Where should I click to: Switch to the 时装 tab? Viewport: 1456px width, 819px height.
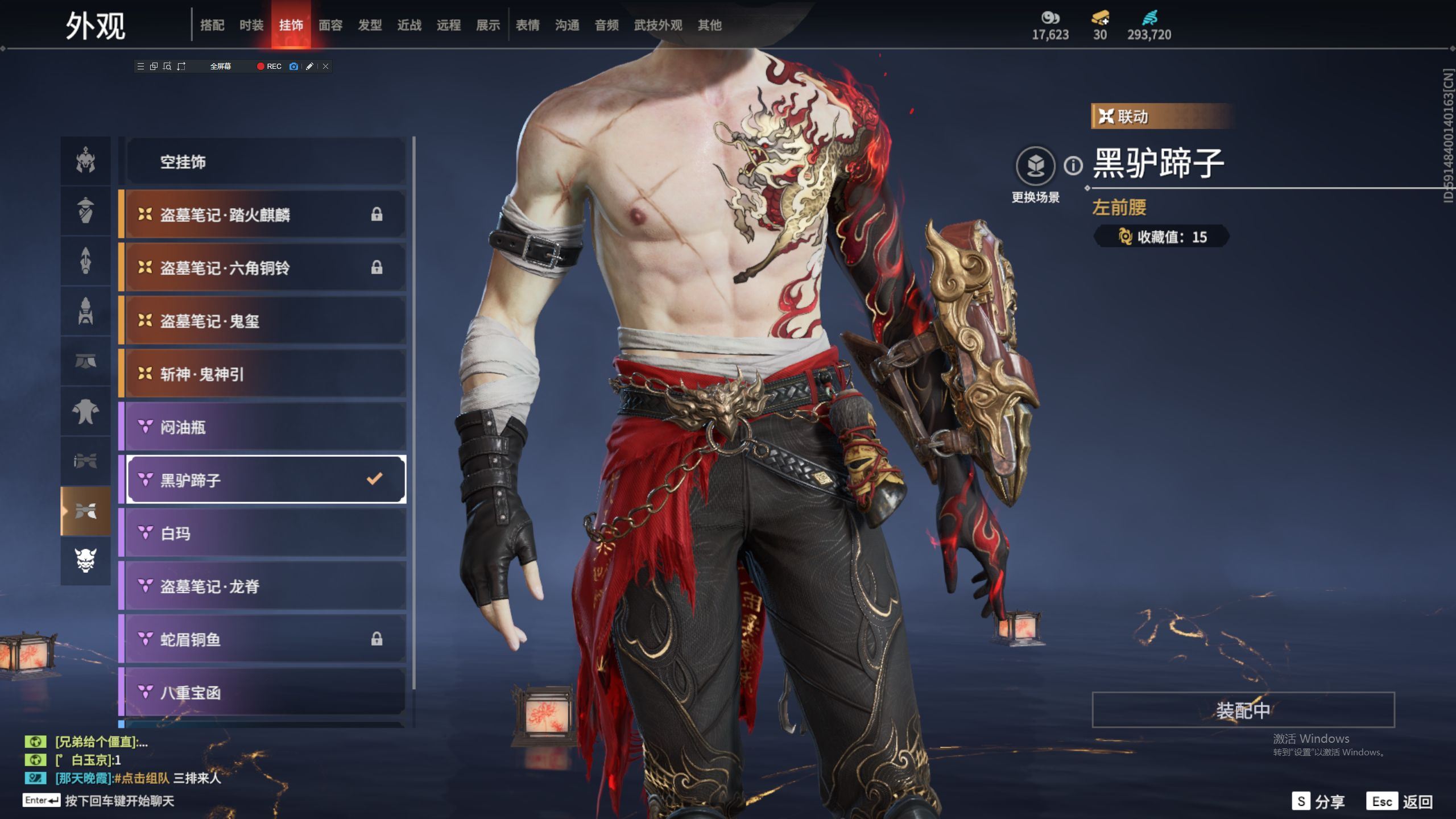pyautogui.click(x=251, y=25)
